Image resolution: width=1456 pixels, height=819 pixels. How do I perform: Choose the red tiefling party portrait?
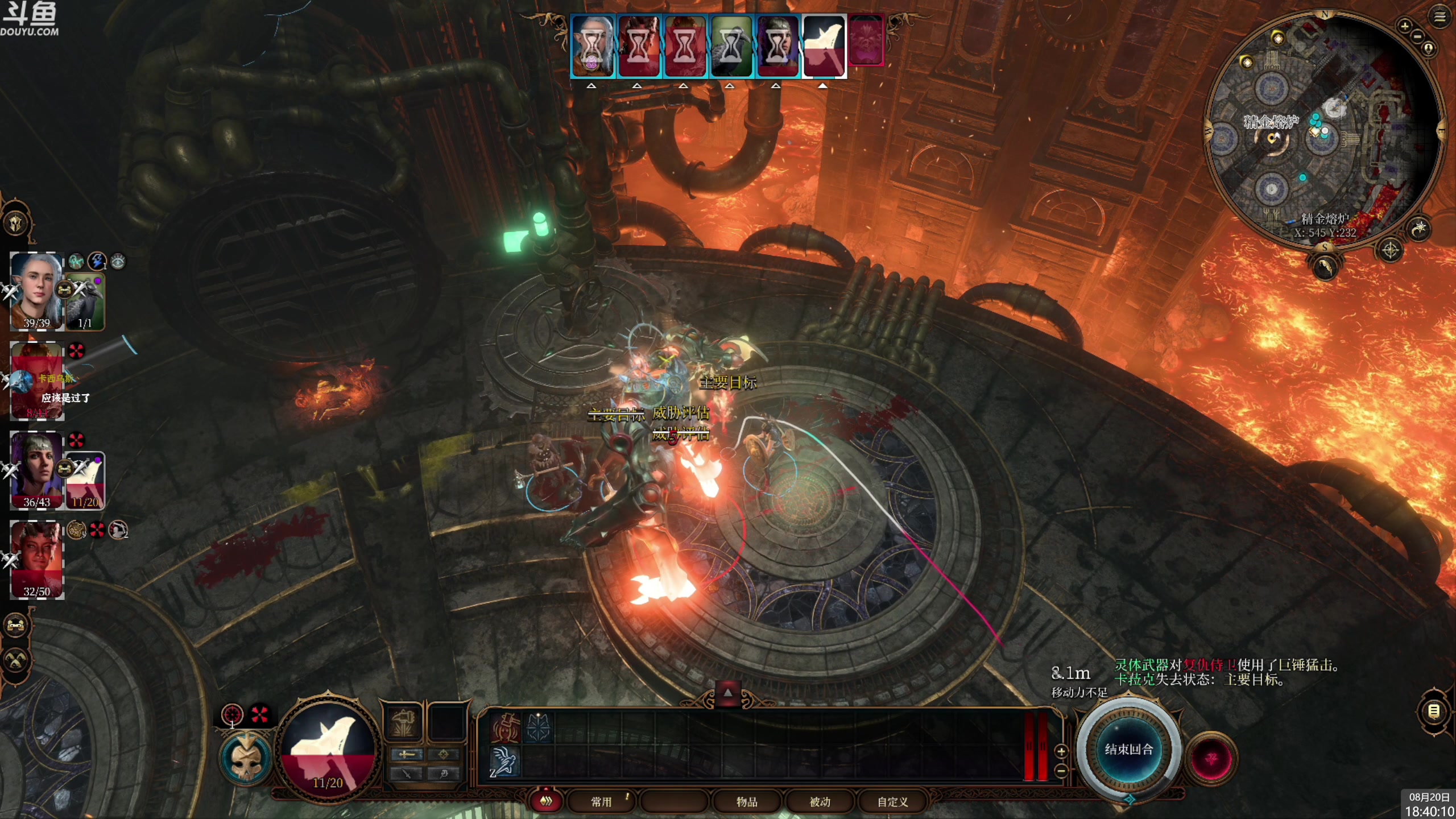[36, 559]
